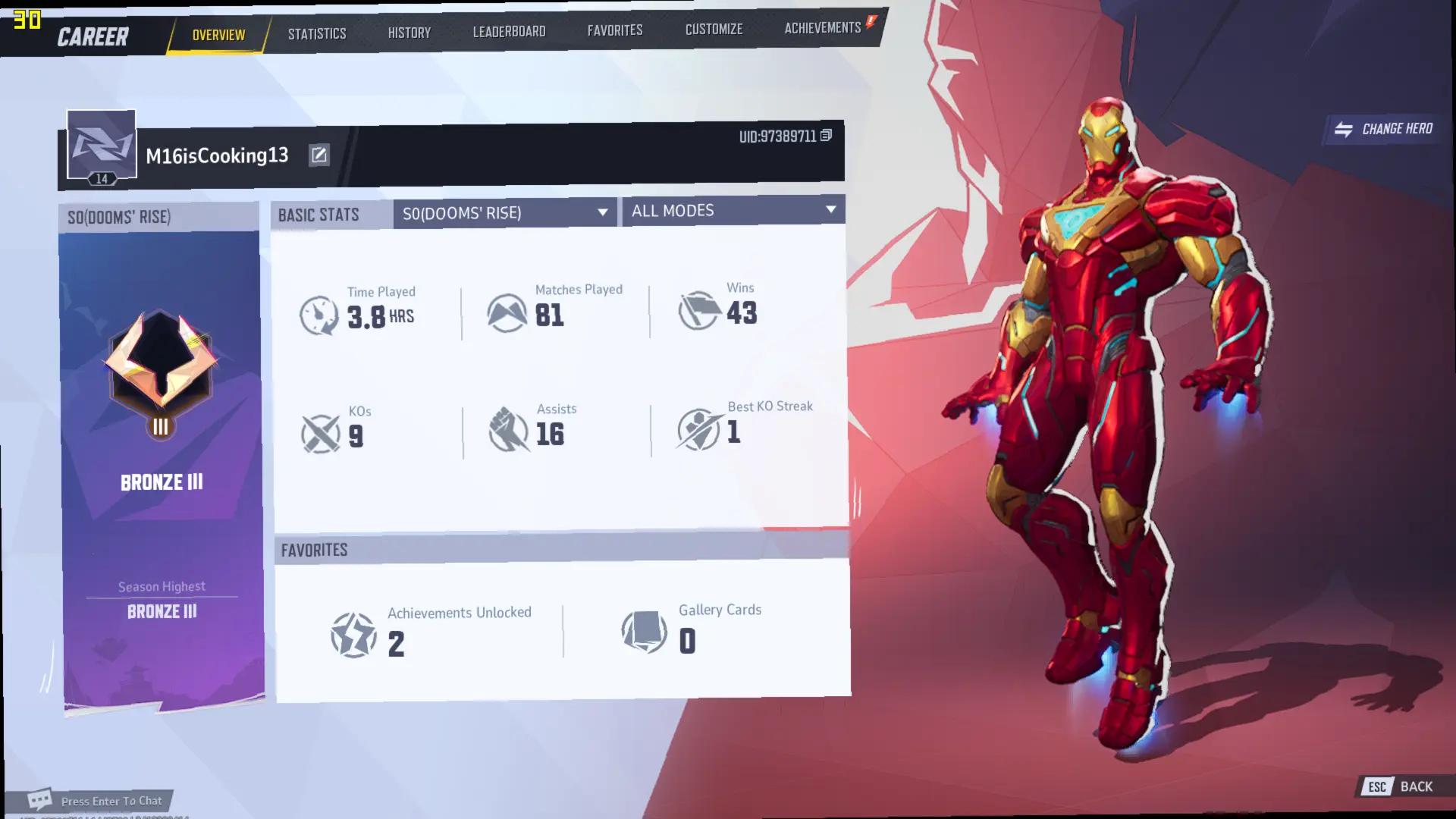Select the History tab
The image size is (1456, 819).
tap(409, 32)
